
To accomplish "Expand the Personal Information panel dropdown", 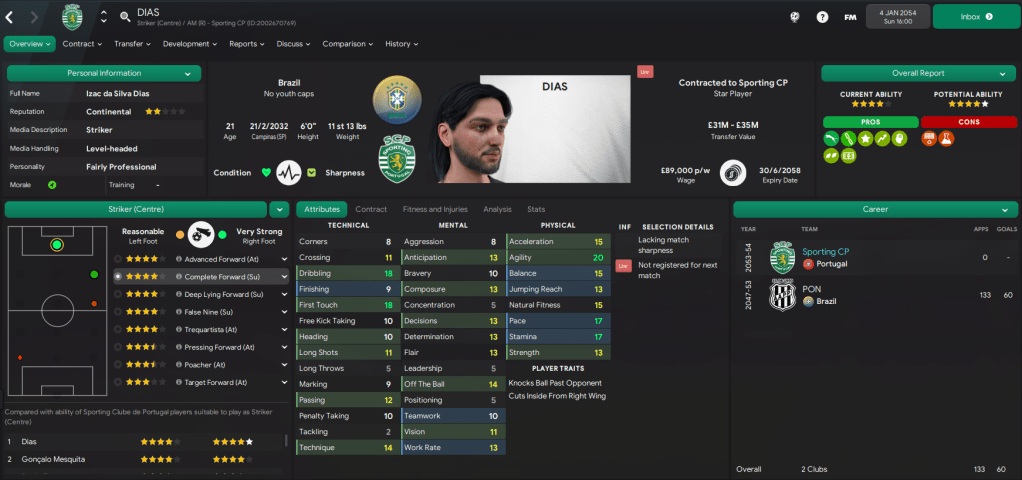I will [x=187, y=73].
